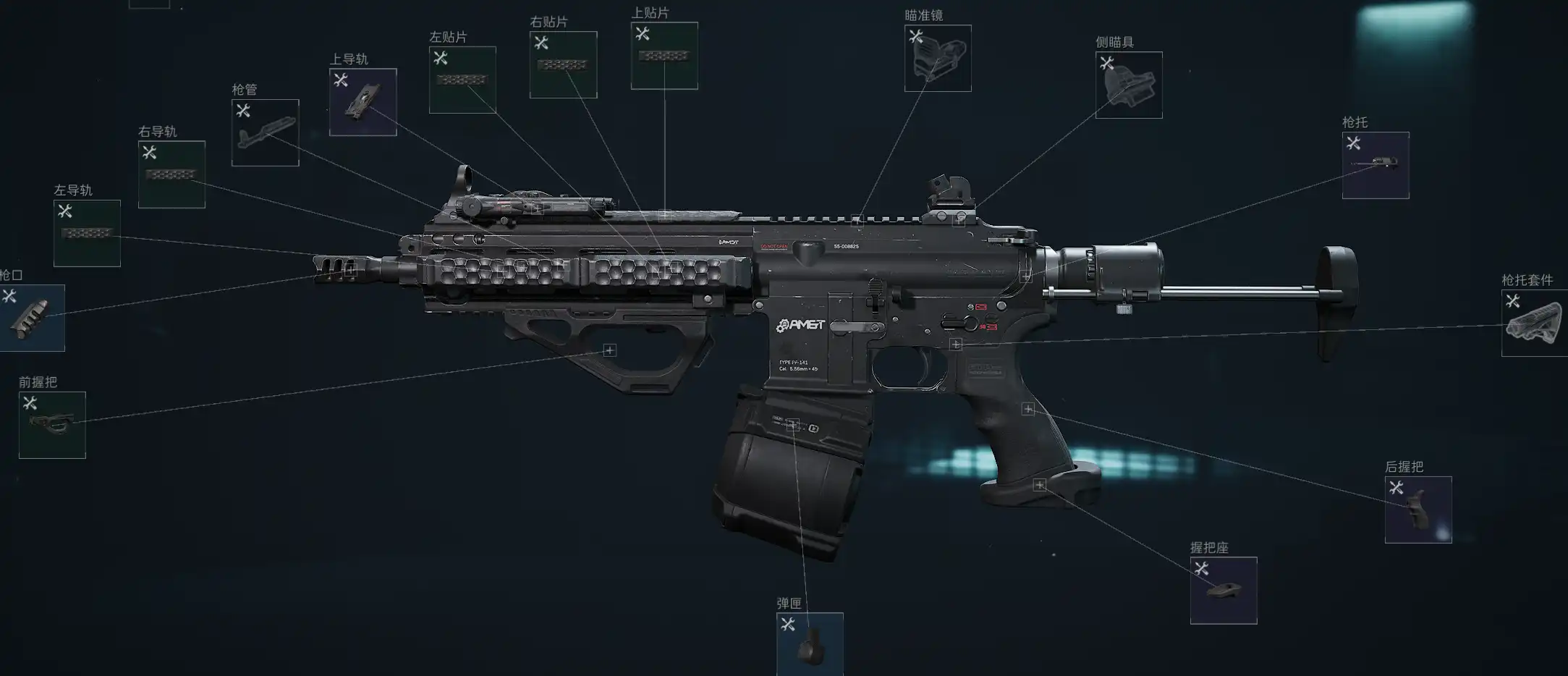The height and width of the screenshot is (676, 1568).
Task: Select the 枪口 muzzle attachment slot
Action: (32, 318)
